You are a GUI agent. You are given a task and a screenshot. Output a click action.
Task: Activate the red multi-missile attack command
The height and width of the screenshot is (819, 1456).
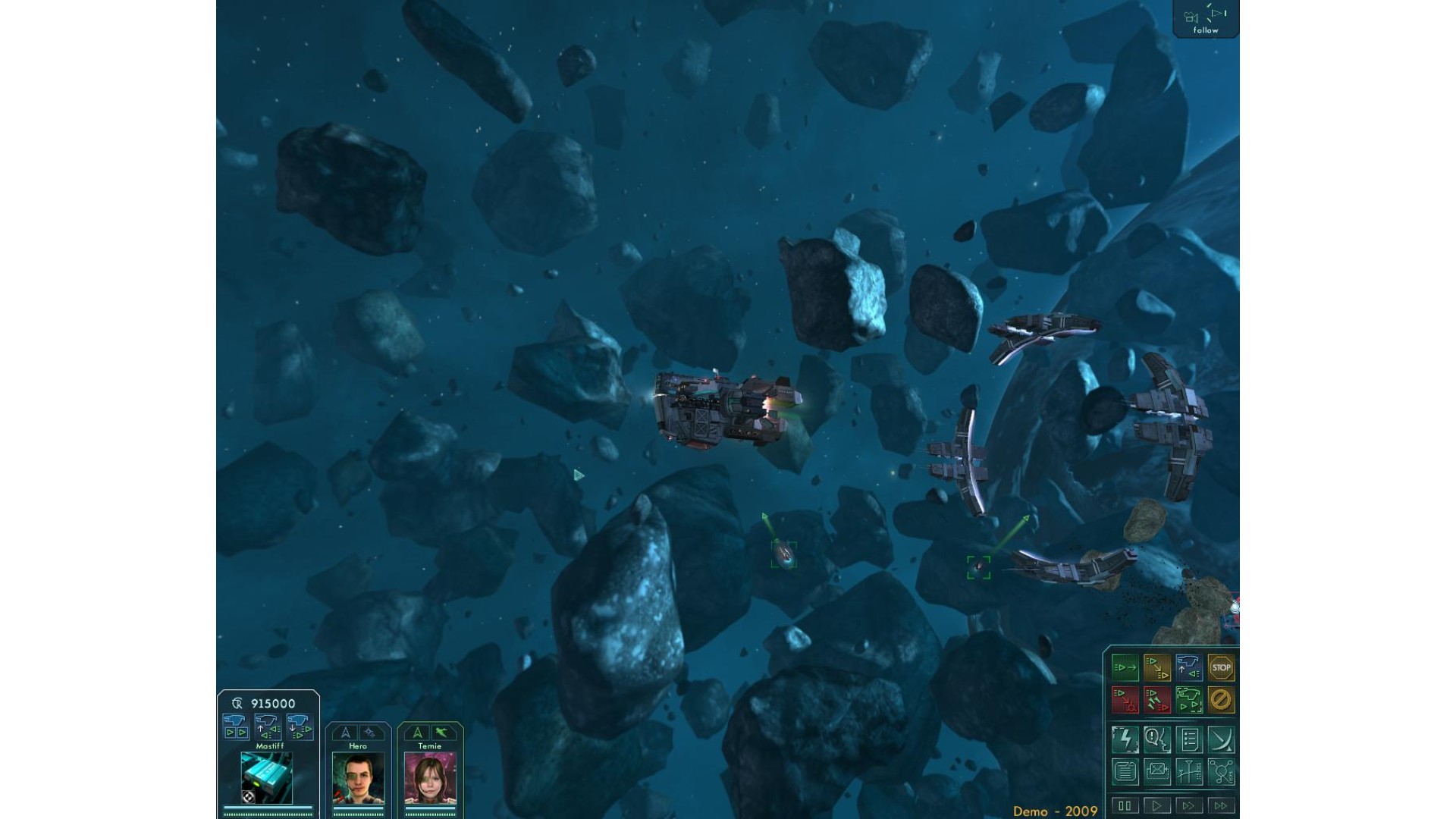click(1157, 700)
